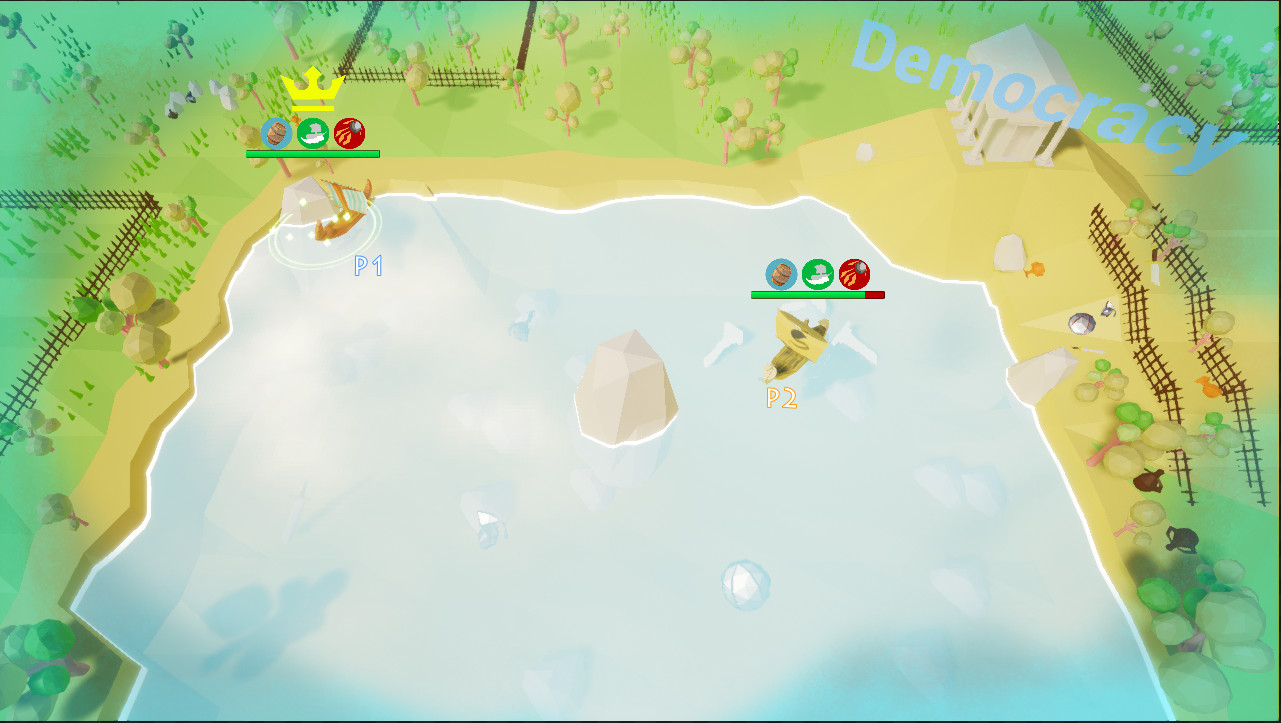
Task: Click P1's red cannonball ability icon
Action: [x=349, y=133]
